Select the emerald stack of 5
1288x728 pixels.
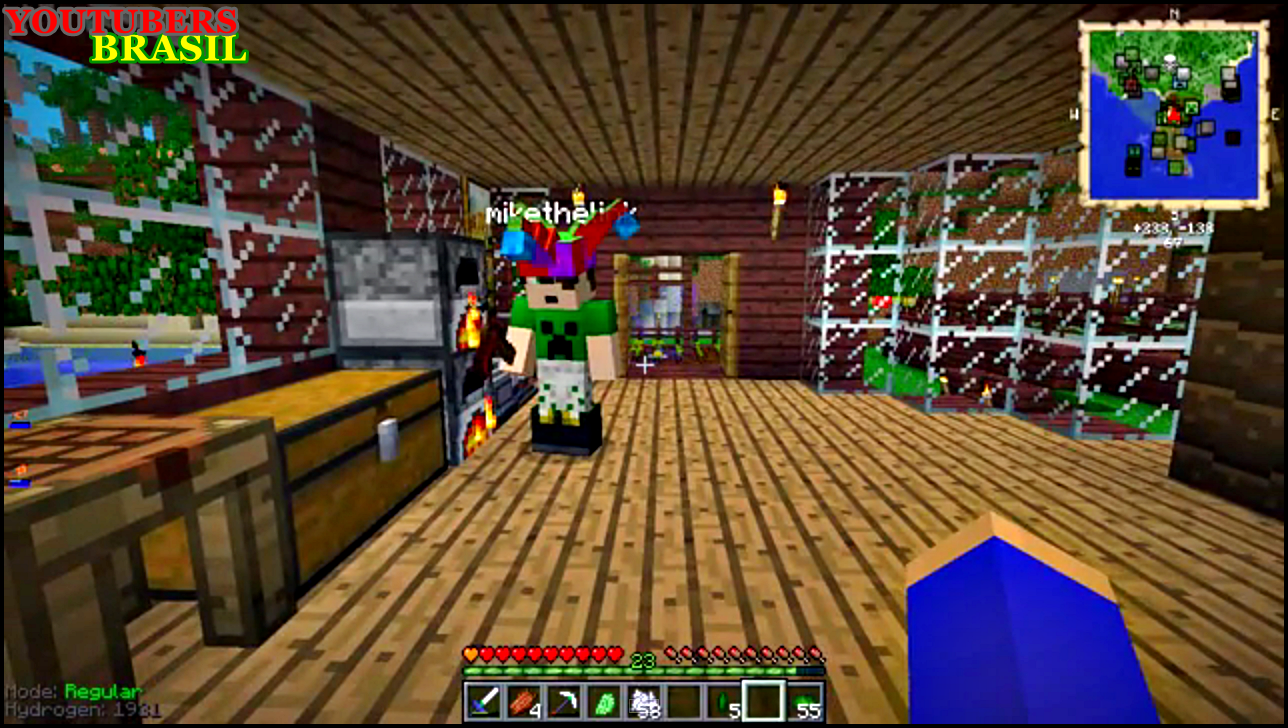pos(724,700)
